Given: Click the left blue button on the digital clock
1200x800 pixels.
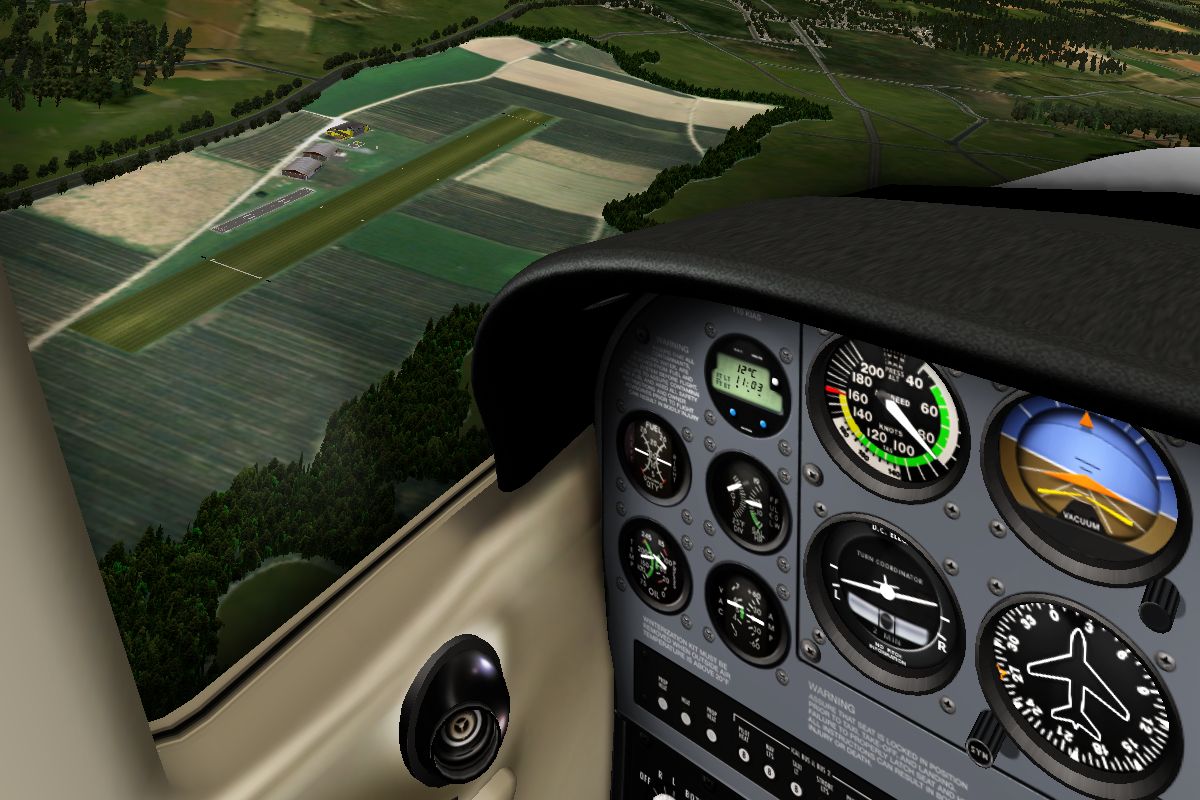Looking at the screenshot, I should (734, 412).
